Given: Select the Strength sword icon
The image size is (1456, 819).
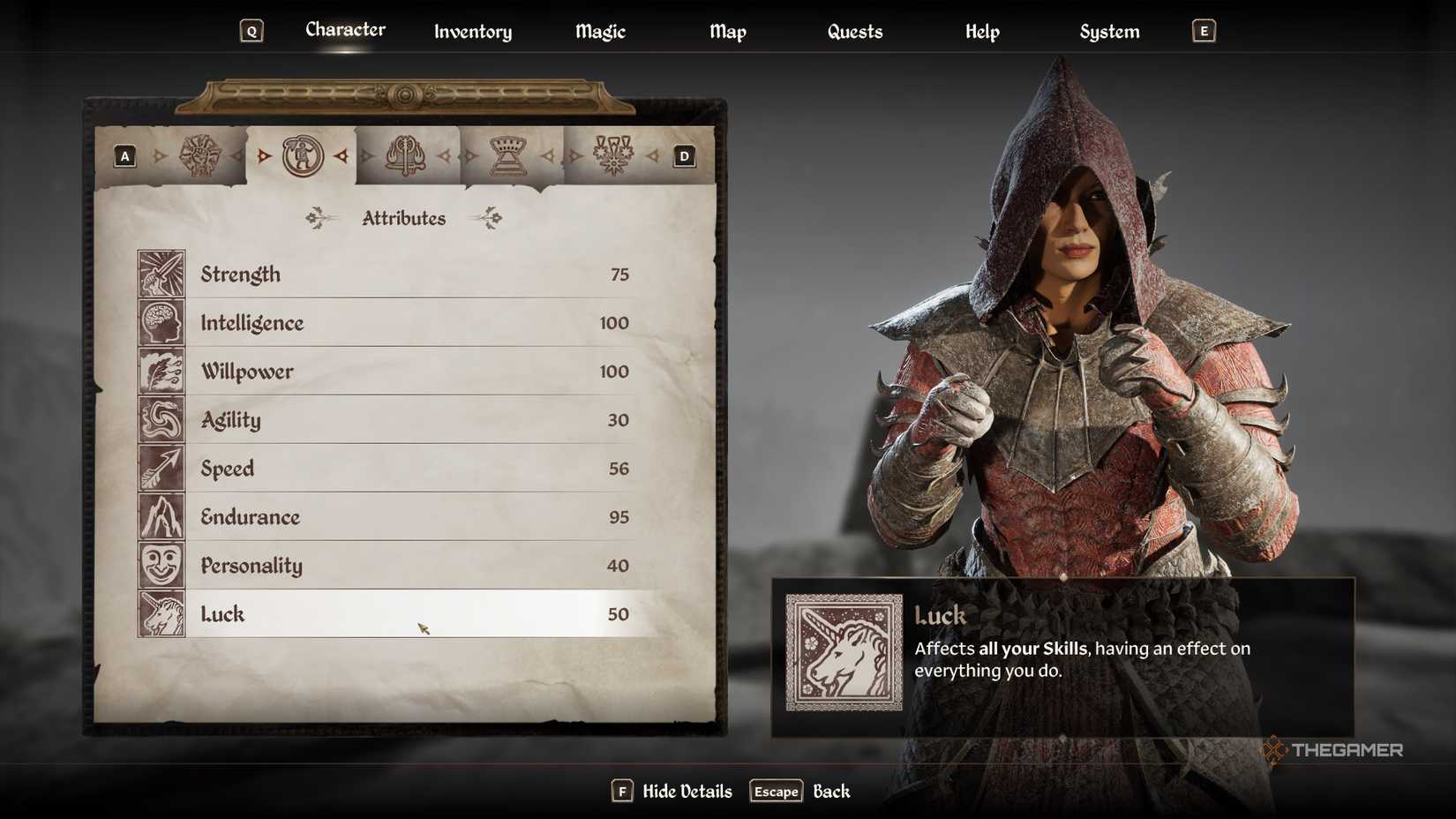Looking at the screenshot, I should point(161,274).
